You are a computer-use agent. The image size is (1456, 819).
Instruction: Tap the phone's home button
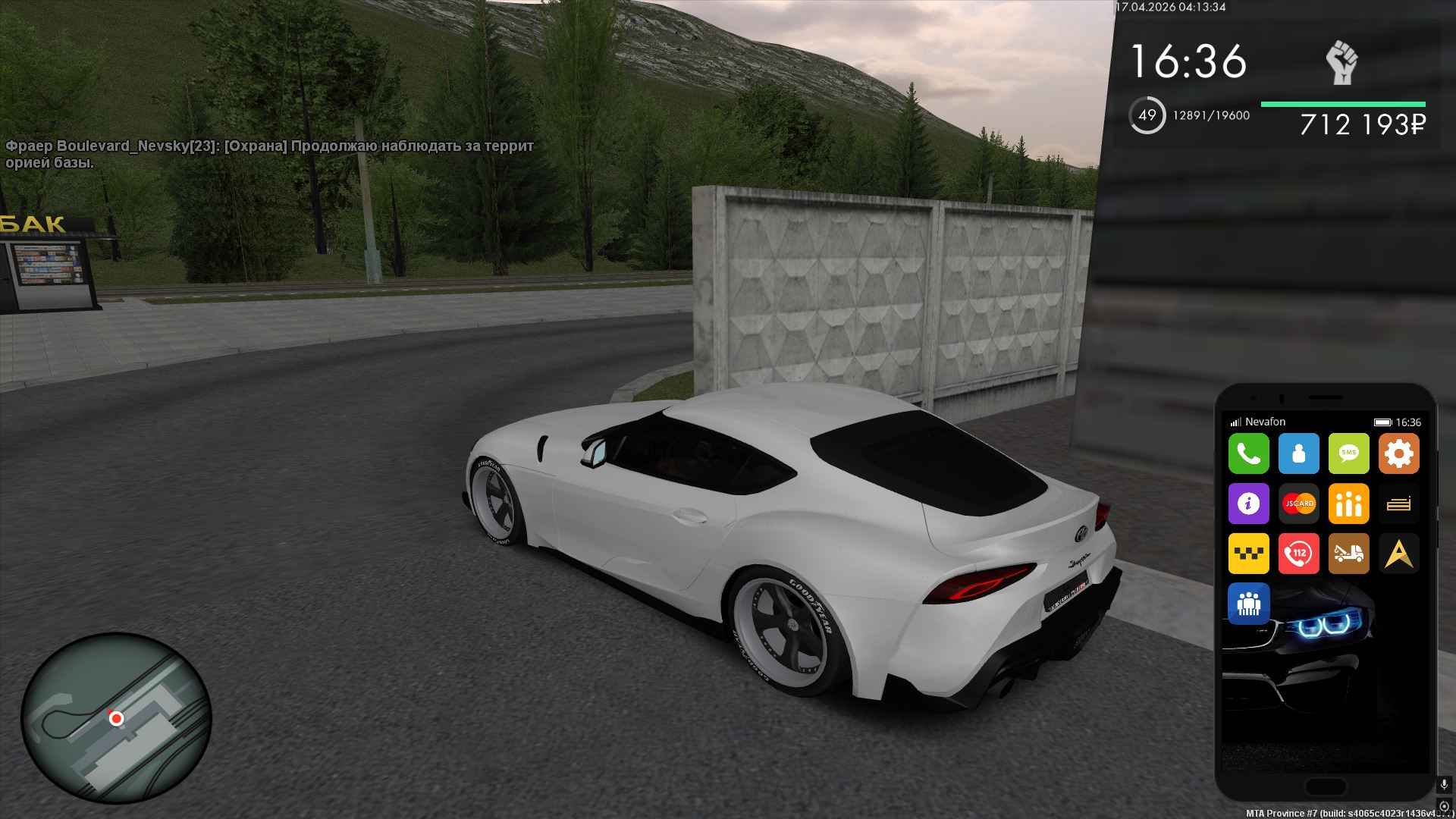tap(1325, 786)
